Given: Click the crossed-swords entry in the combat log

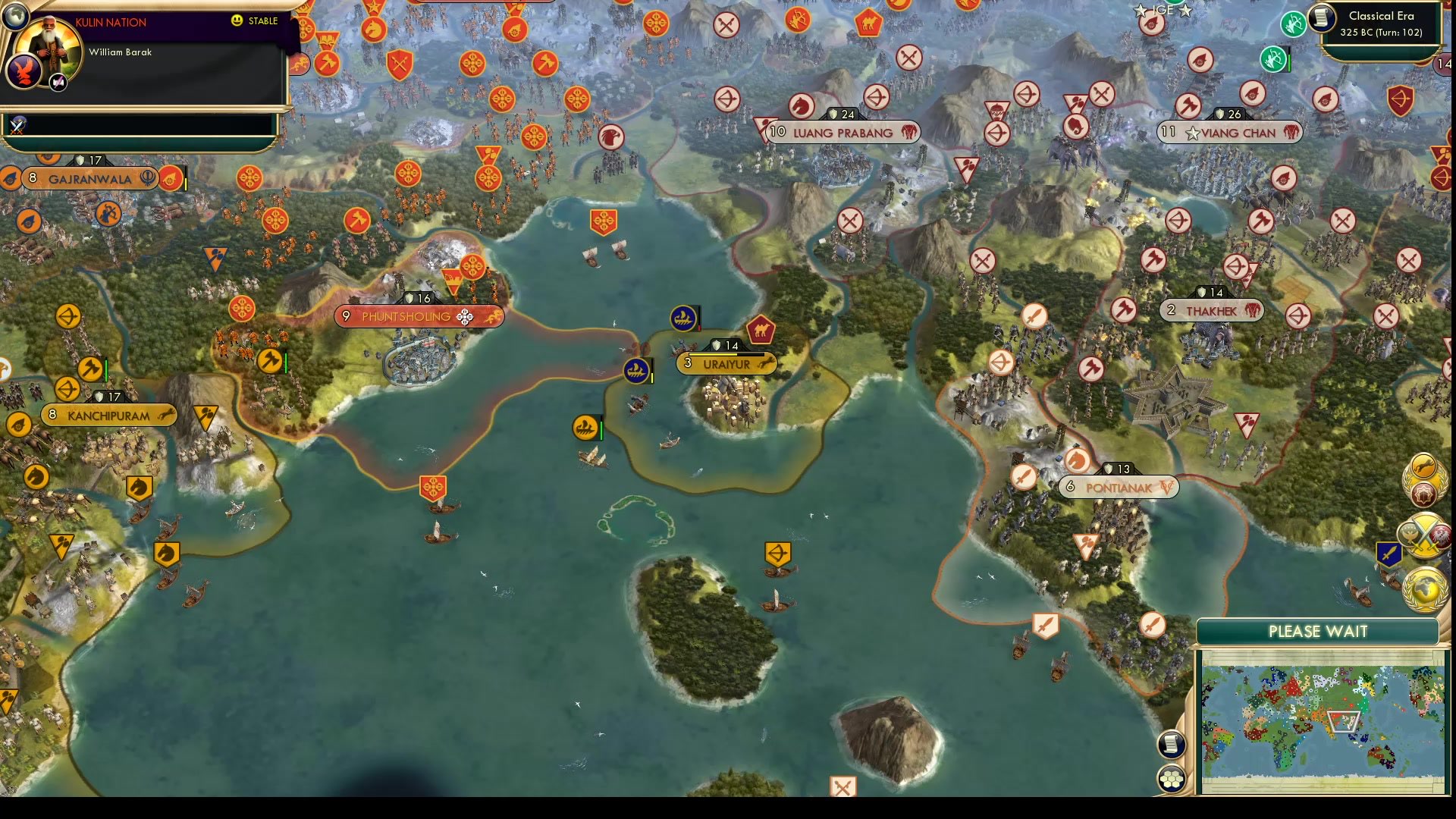Looking at the screenshot, I should 17,127.
